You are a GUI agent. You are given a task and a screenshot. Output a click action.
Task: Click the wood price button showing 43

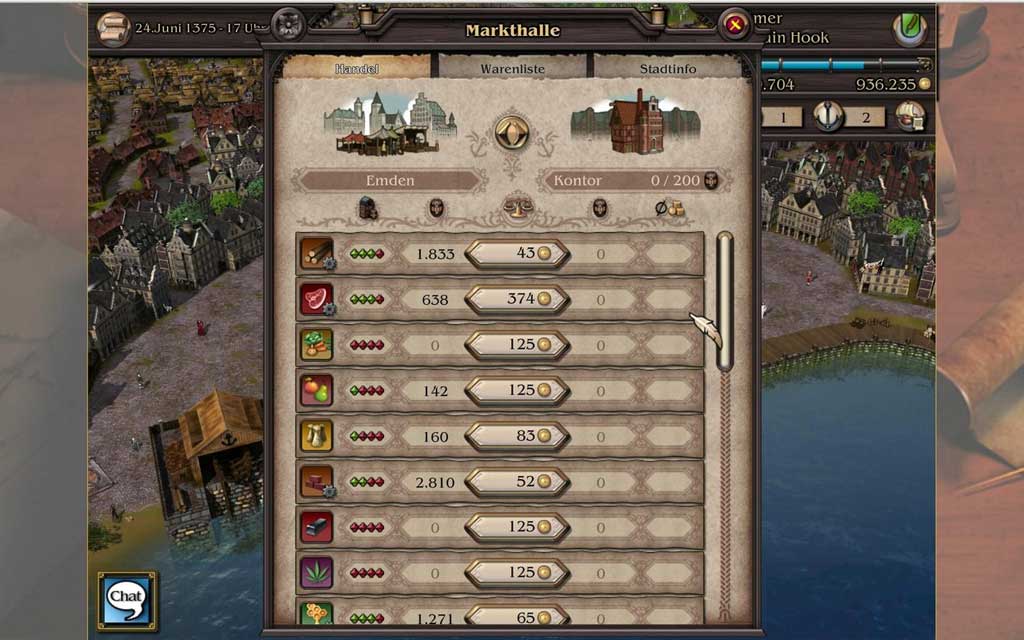(517, 254)
